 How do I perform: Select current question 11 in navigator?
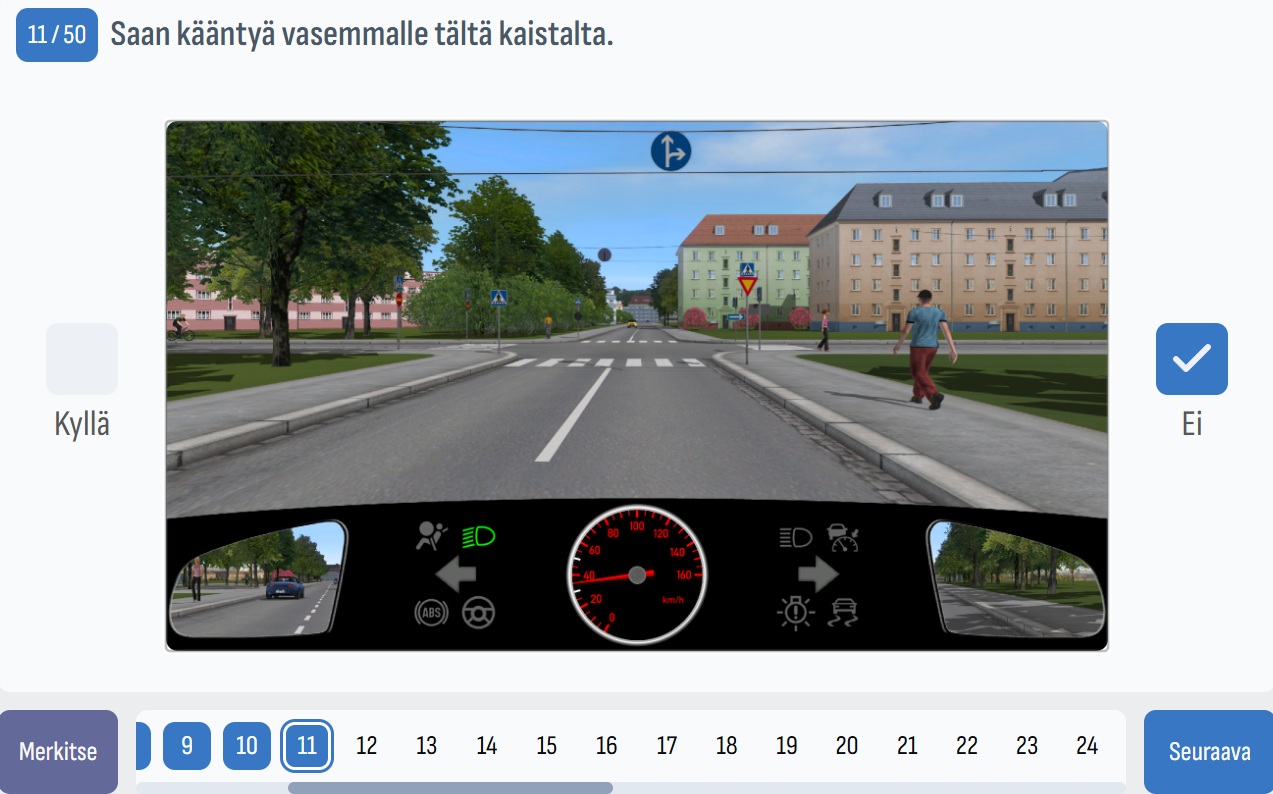coord(307,746)
